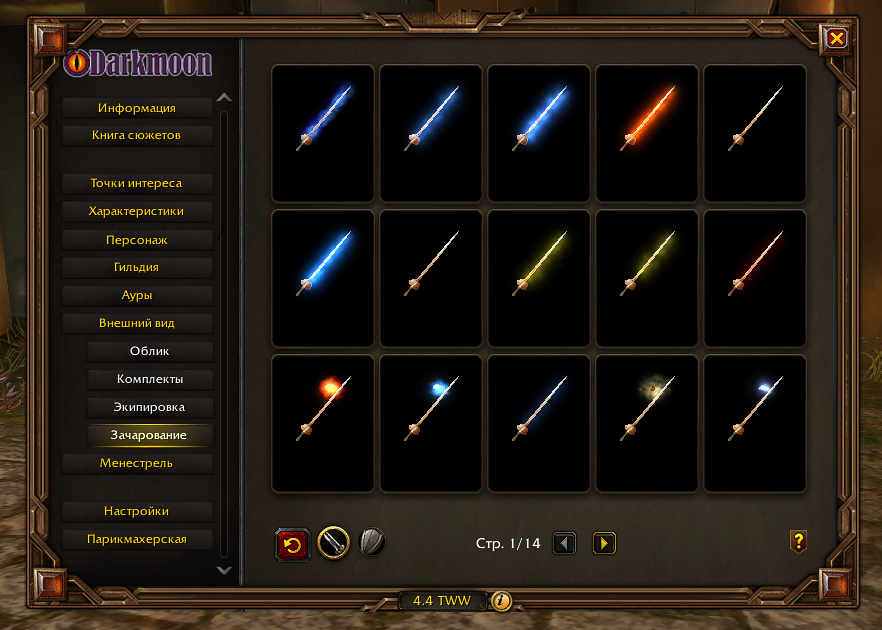
Task: Open the yellow question mark help
Action: (x=798, y=542)
